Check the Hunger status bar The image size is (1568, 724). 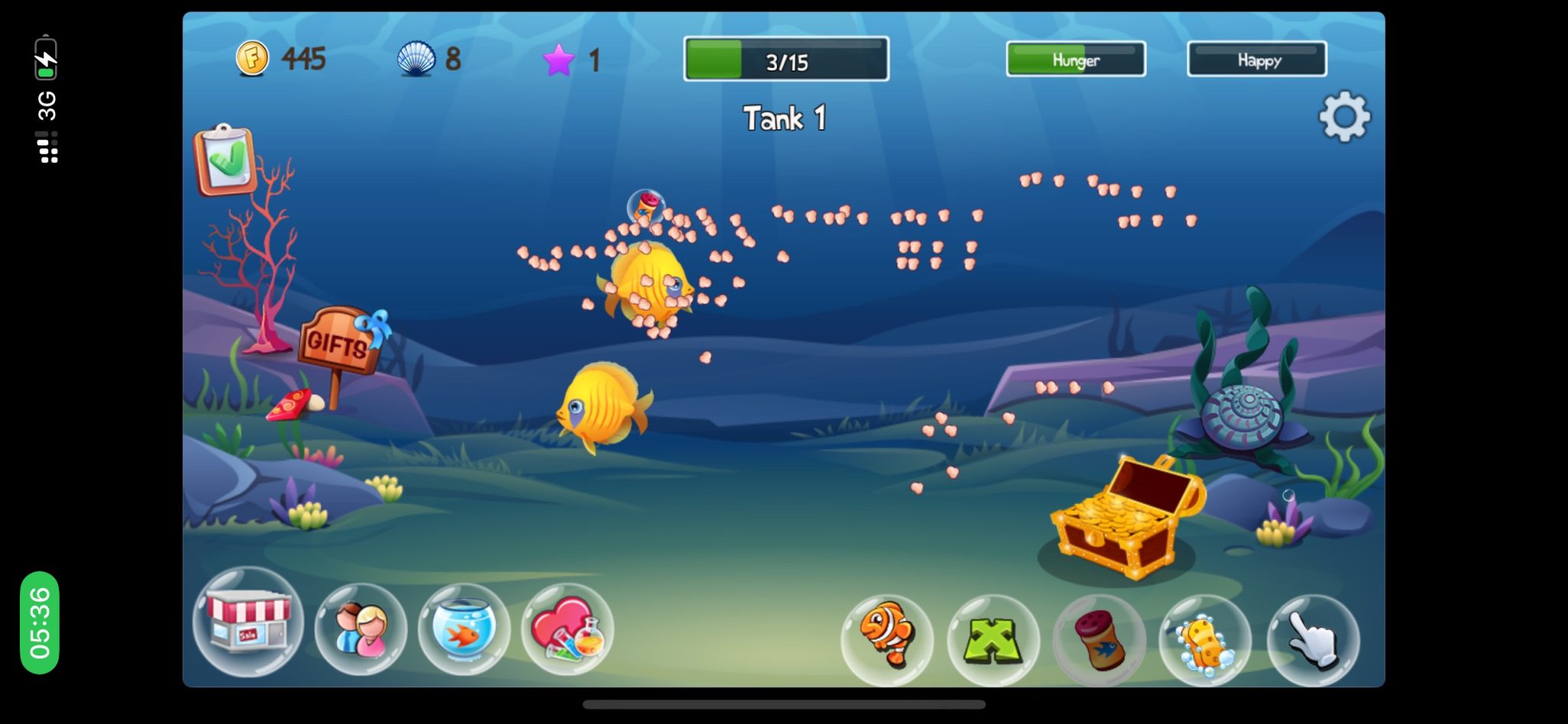coord(1075,58)
